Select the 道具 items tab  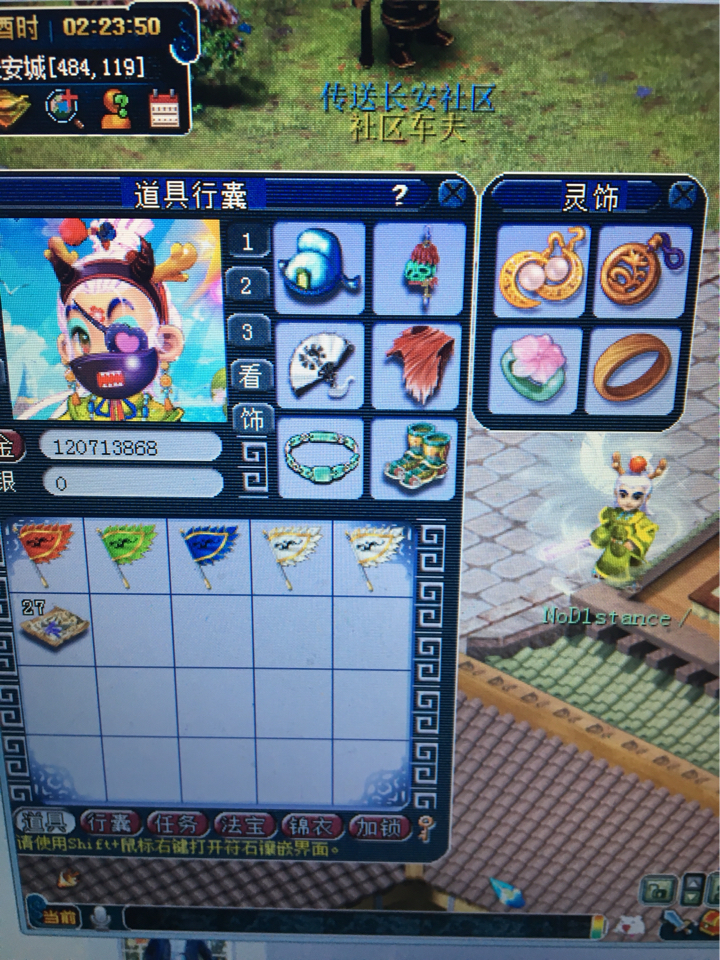click(44, 823)
